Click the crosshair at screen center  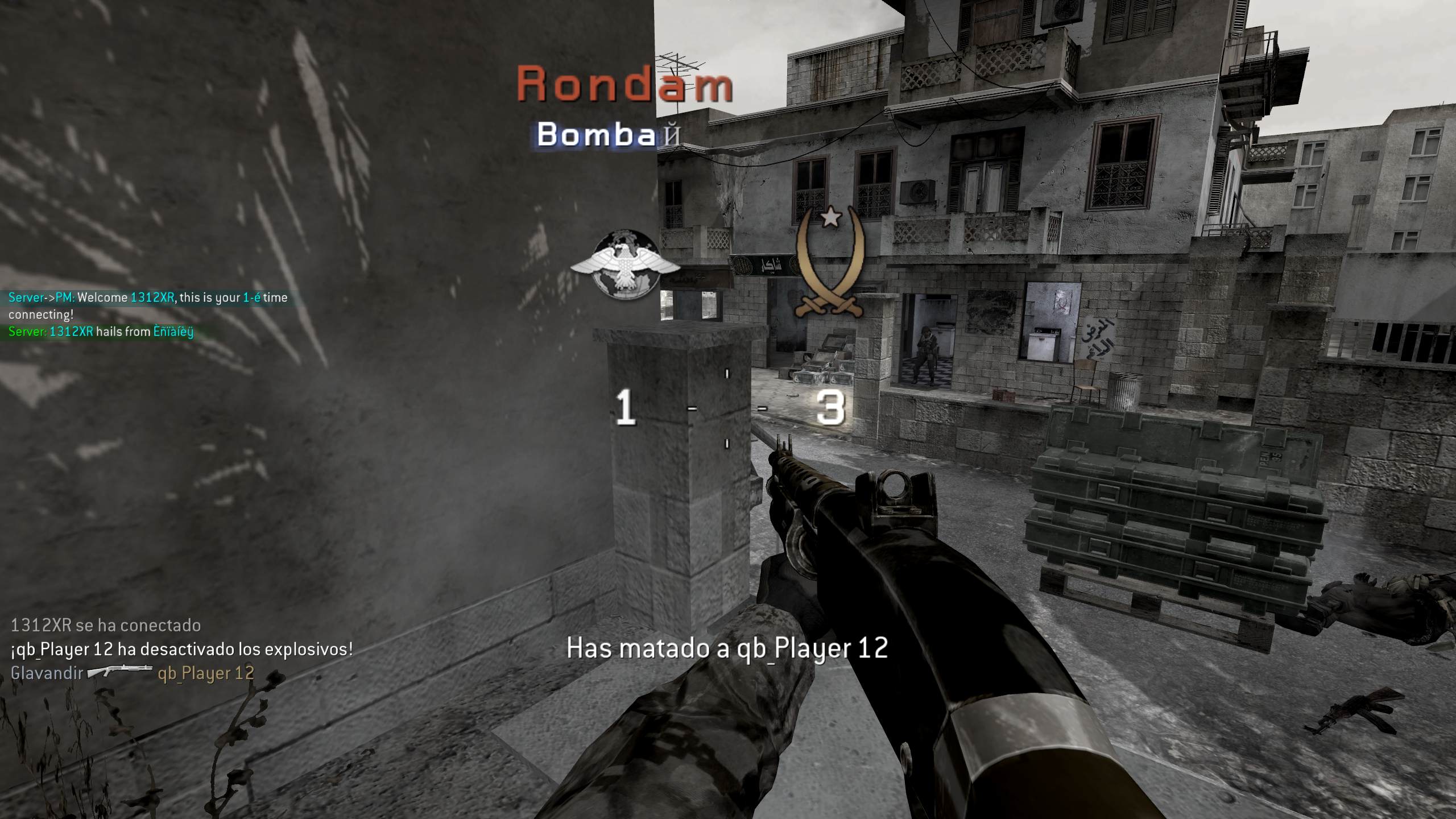tap(728, 409)
